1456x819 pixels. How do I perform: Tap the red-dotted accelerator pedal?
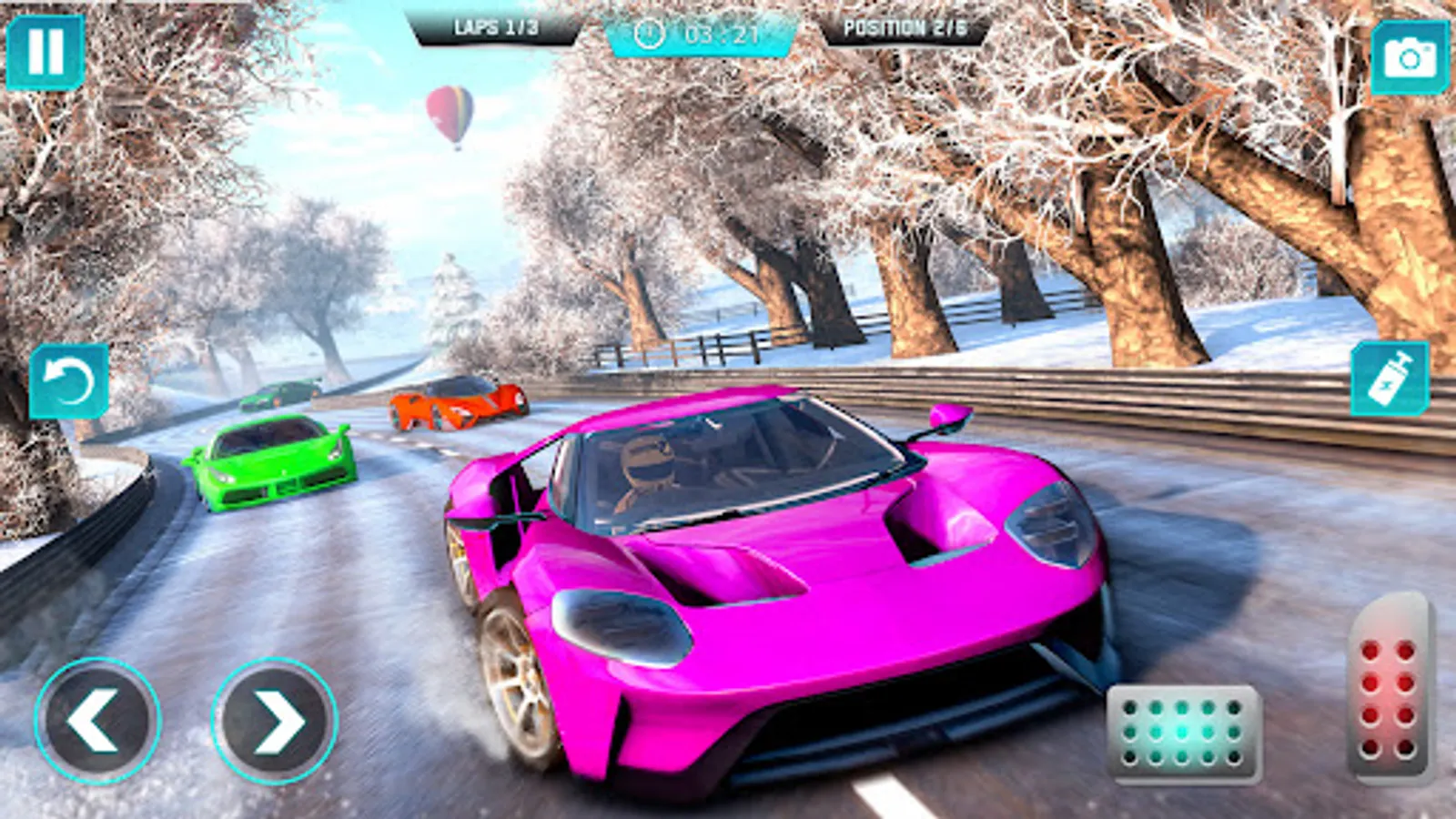1388,689
